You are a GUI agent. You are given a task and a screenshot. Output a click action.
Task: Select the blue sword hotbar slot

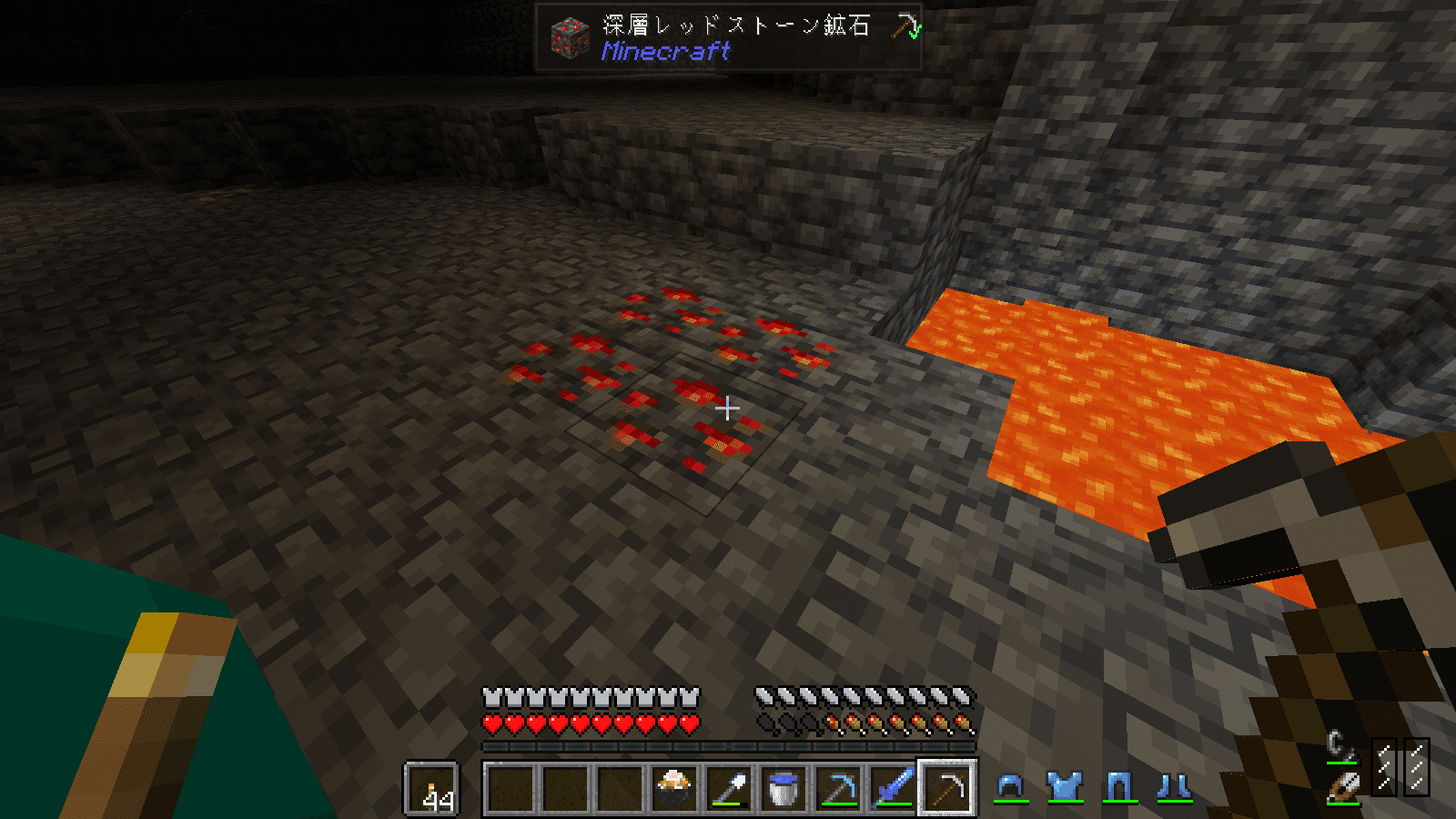pyautogui.click(x=893, y=788)
